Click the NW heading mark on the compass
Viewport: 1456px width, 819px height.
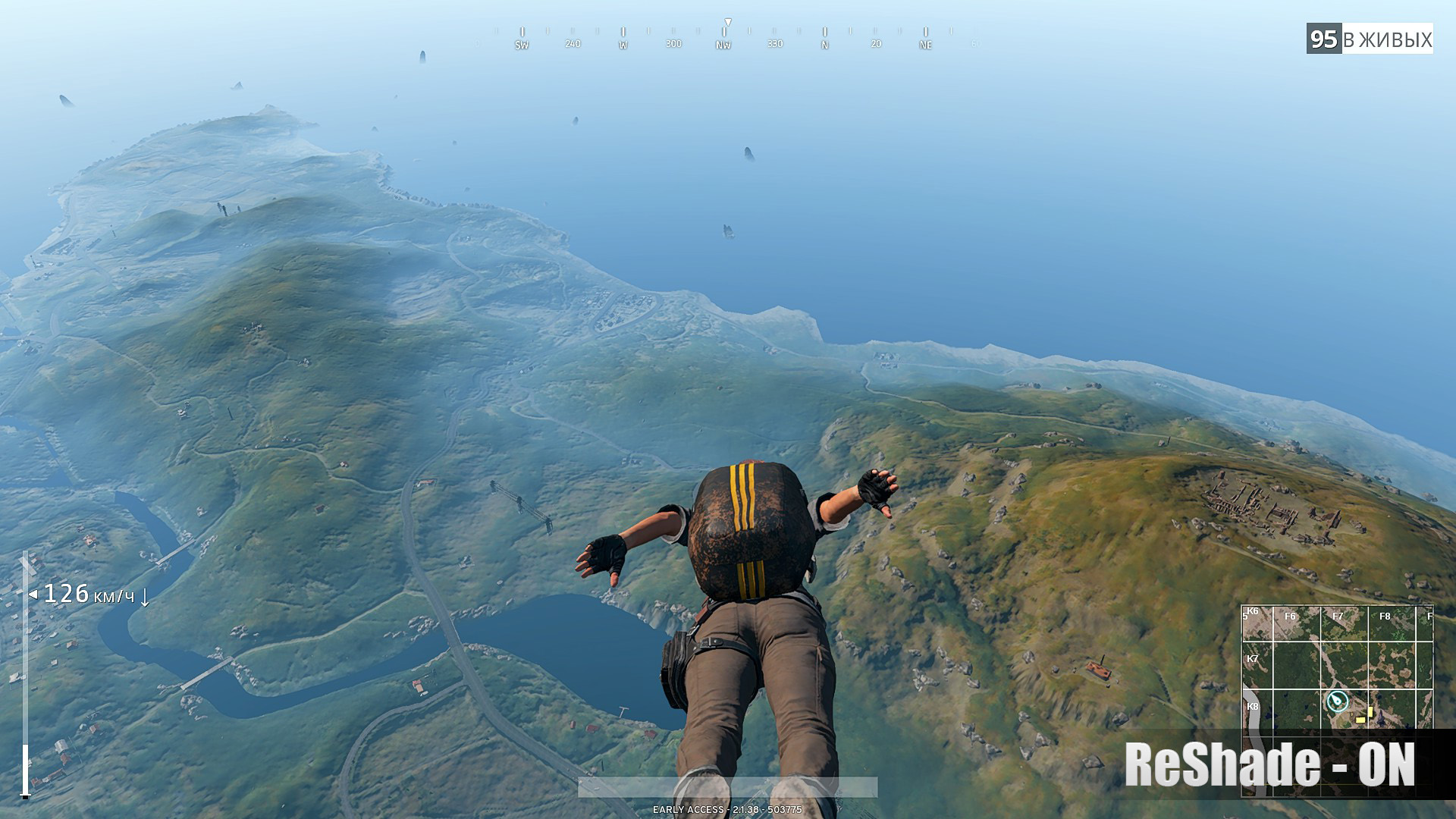[x=723, y=44]
